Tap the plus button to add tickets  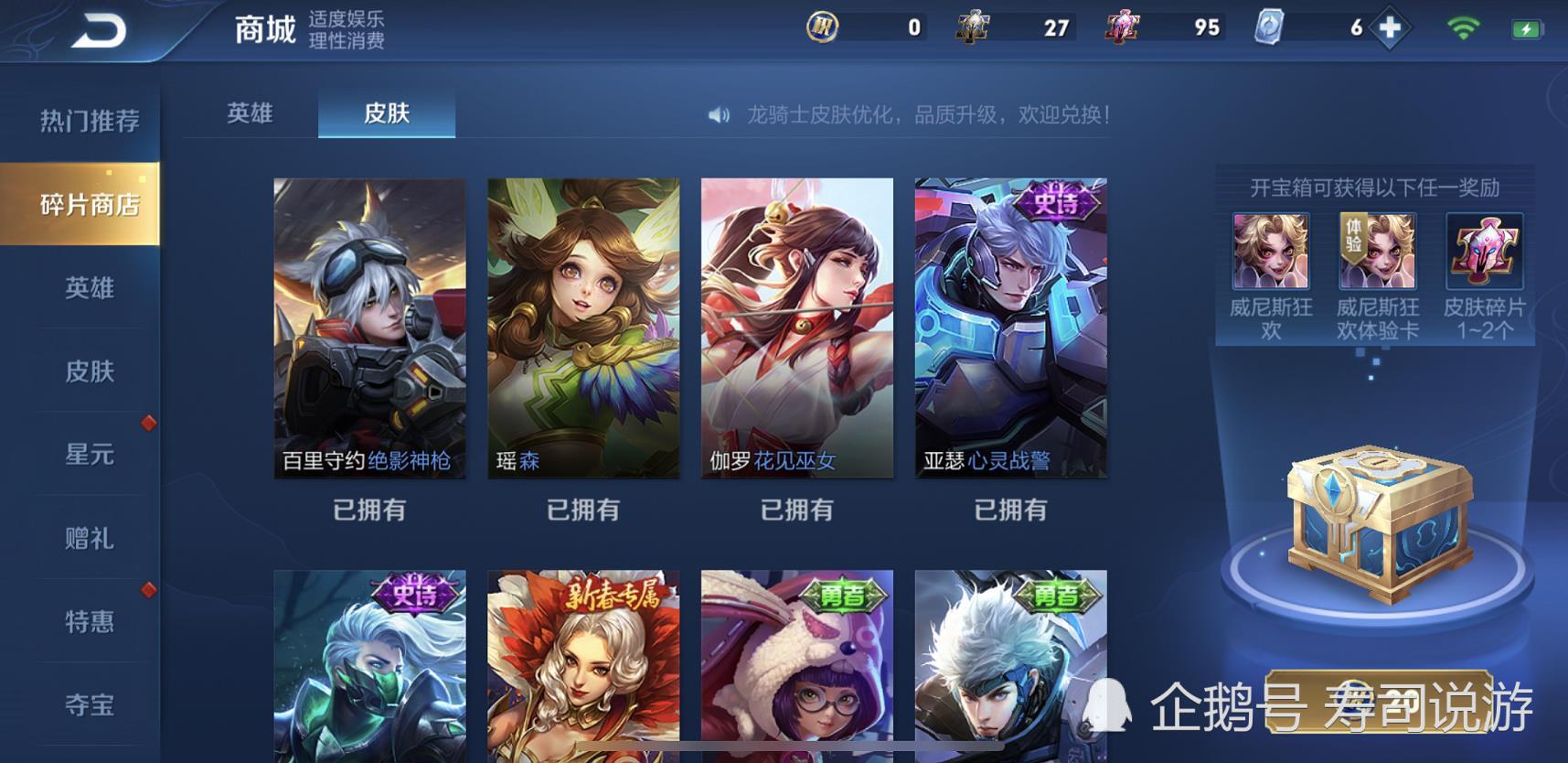1390,27
